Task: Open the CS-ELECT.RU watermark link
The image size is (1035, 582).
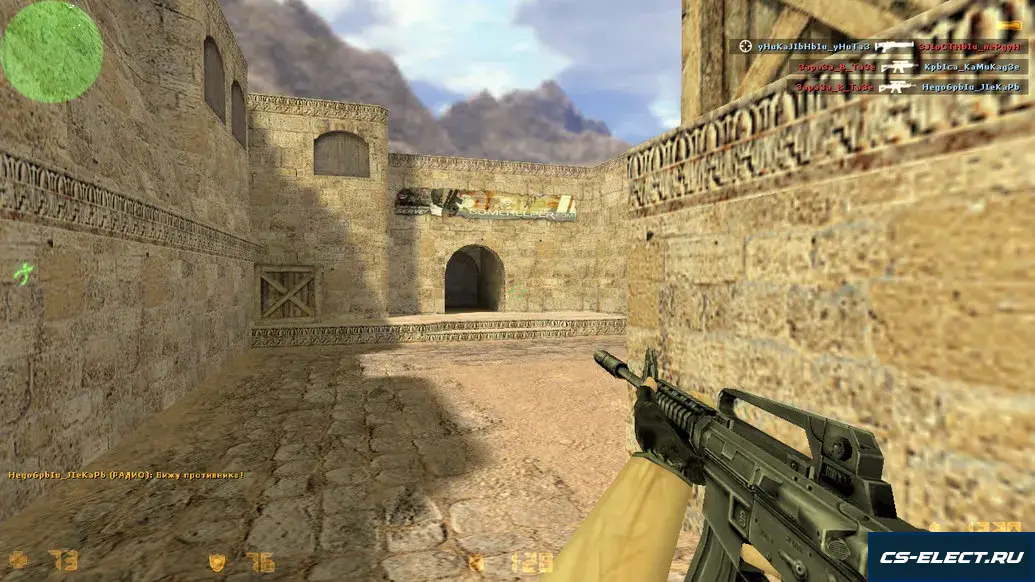Action: click(x=950, y=558)
